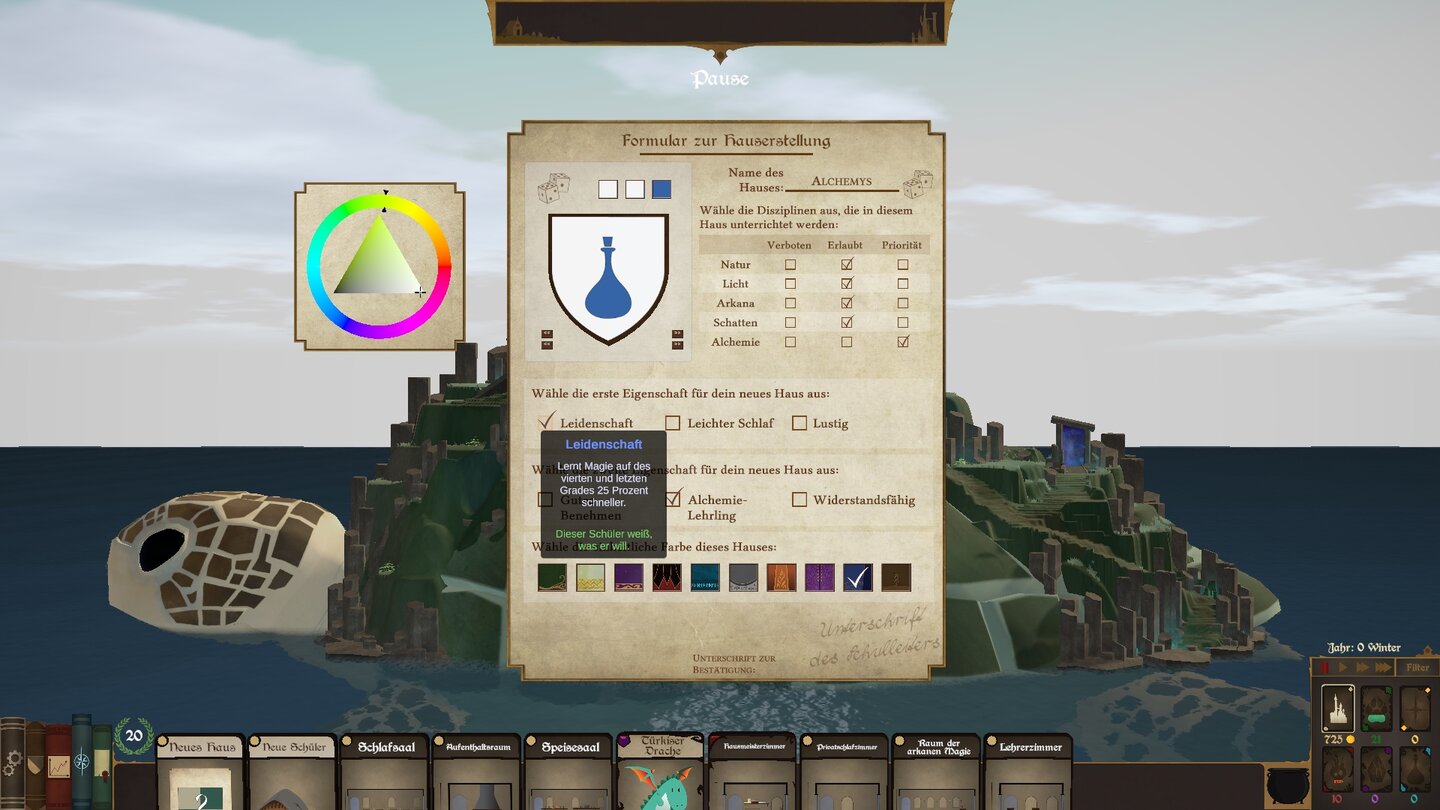Image resolution: width=1440 pixels, height=810 pixels.
Task: Click the fastest triple-arrow speed control
Action: [x=1384, y=667]
